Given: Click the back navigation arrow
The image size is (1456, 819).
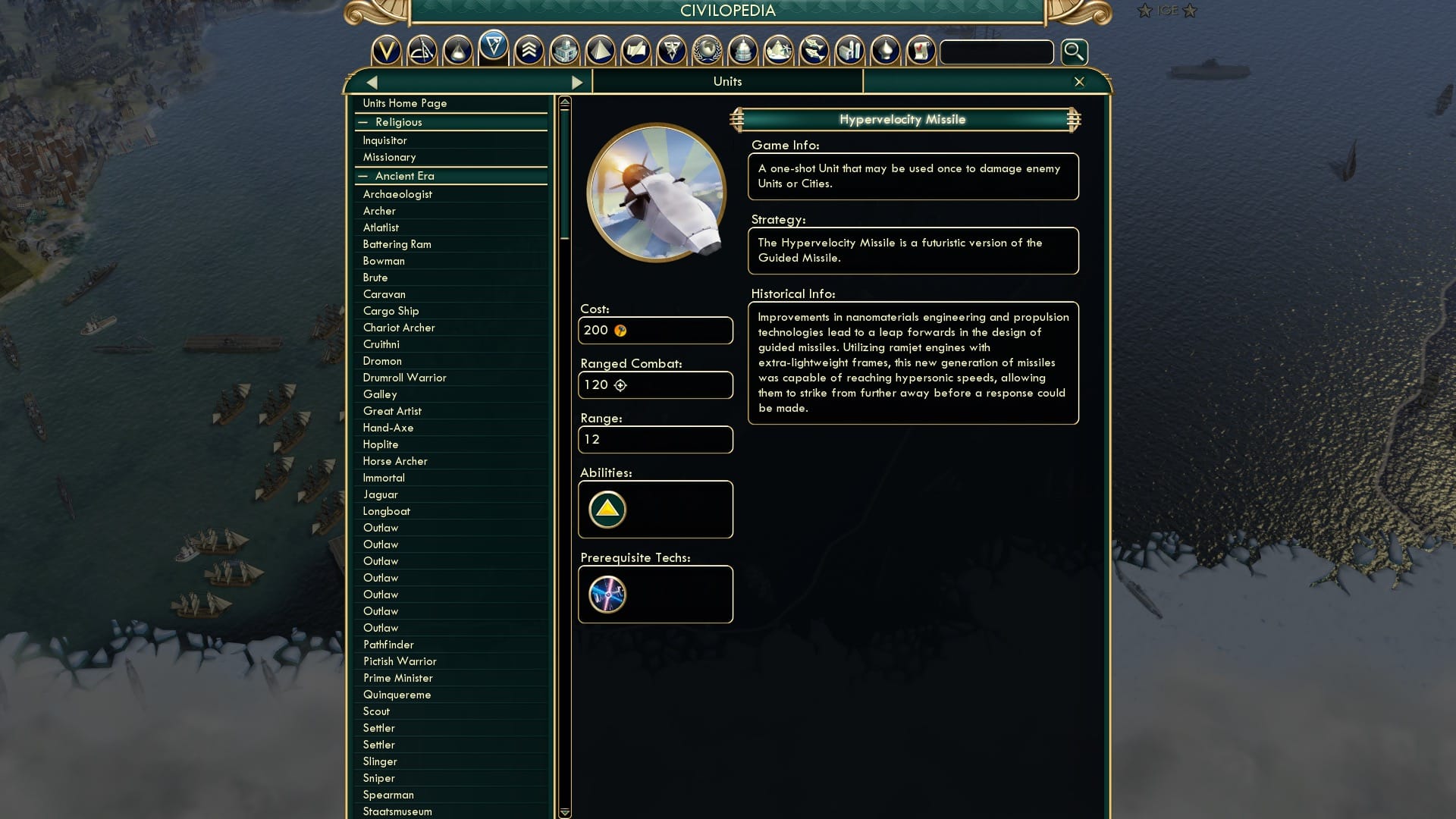Looking at the screenshot, I should tap(371, 81).
